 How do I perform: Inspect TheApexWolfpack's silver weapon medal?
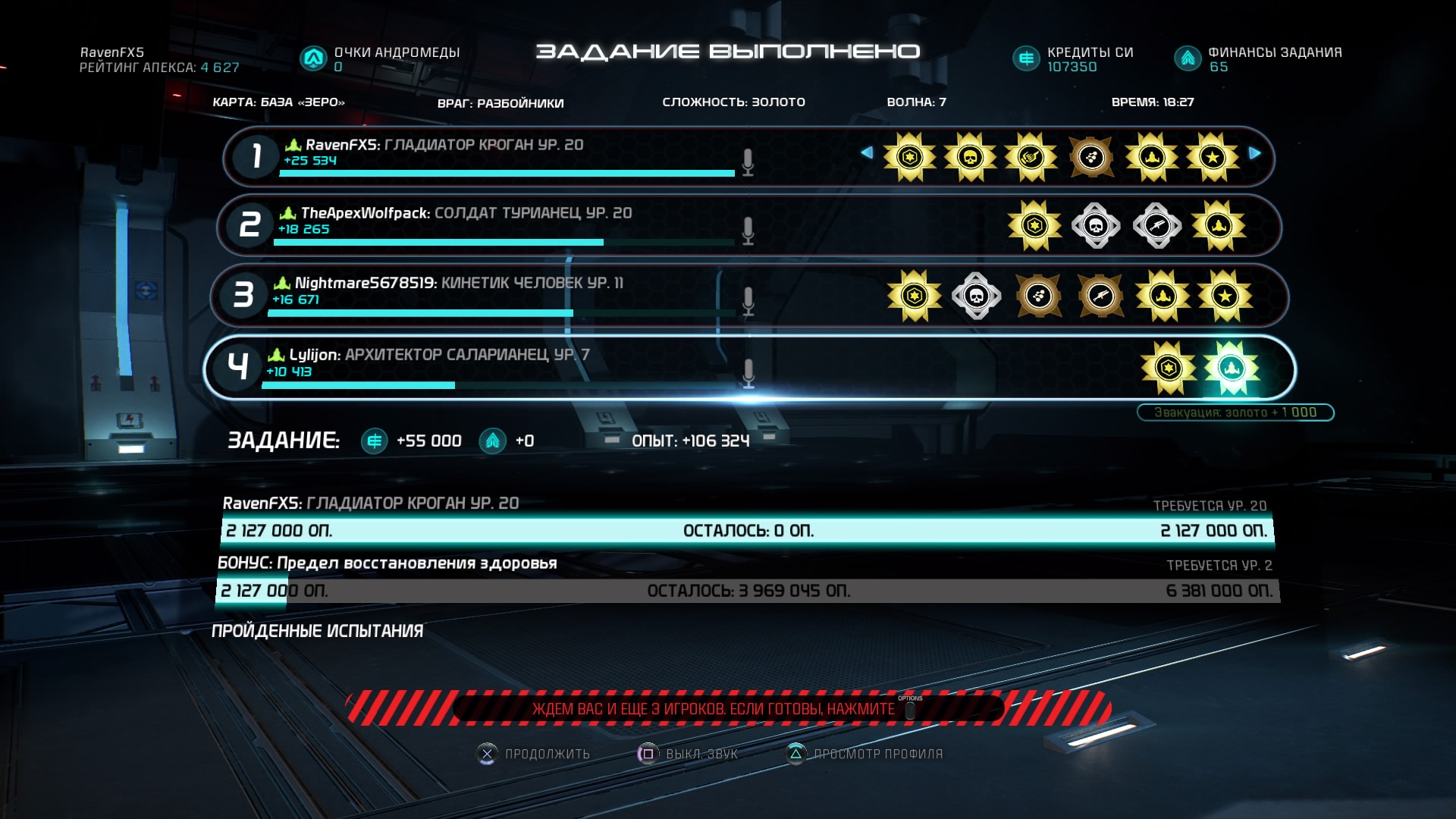(x=1156, y=225)
